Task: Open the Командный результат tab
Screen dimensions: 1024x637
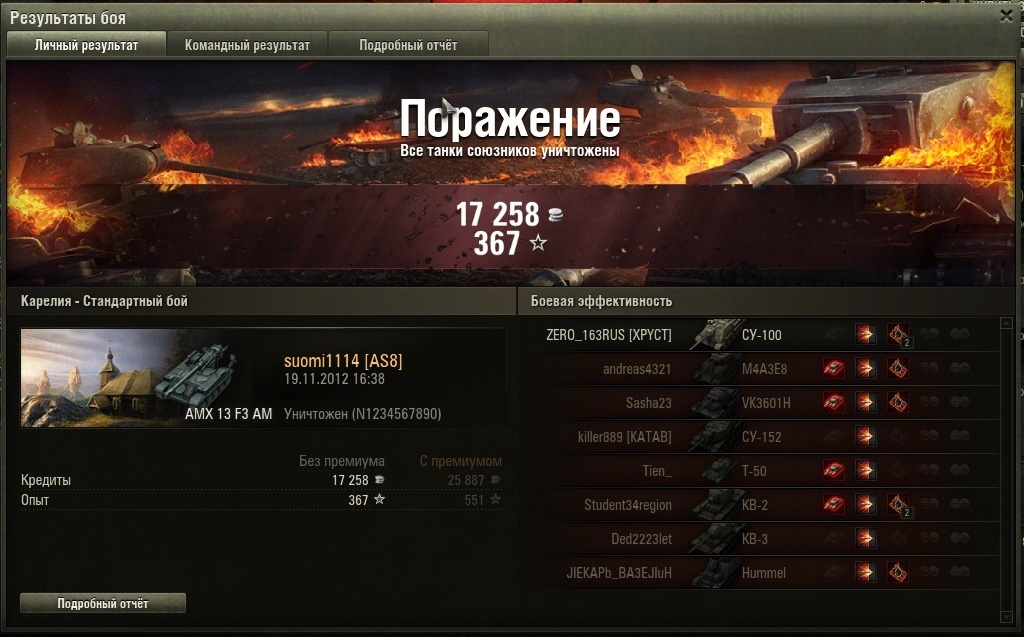Action: click(x=247, y=45)
